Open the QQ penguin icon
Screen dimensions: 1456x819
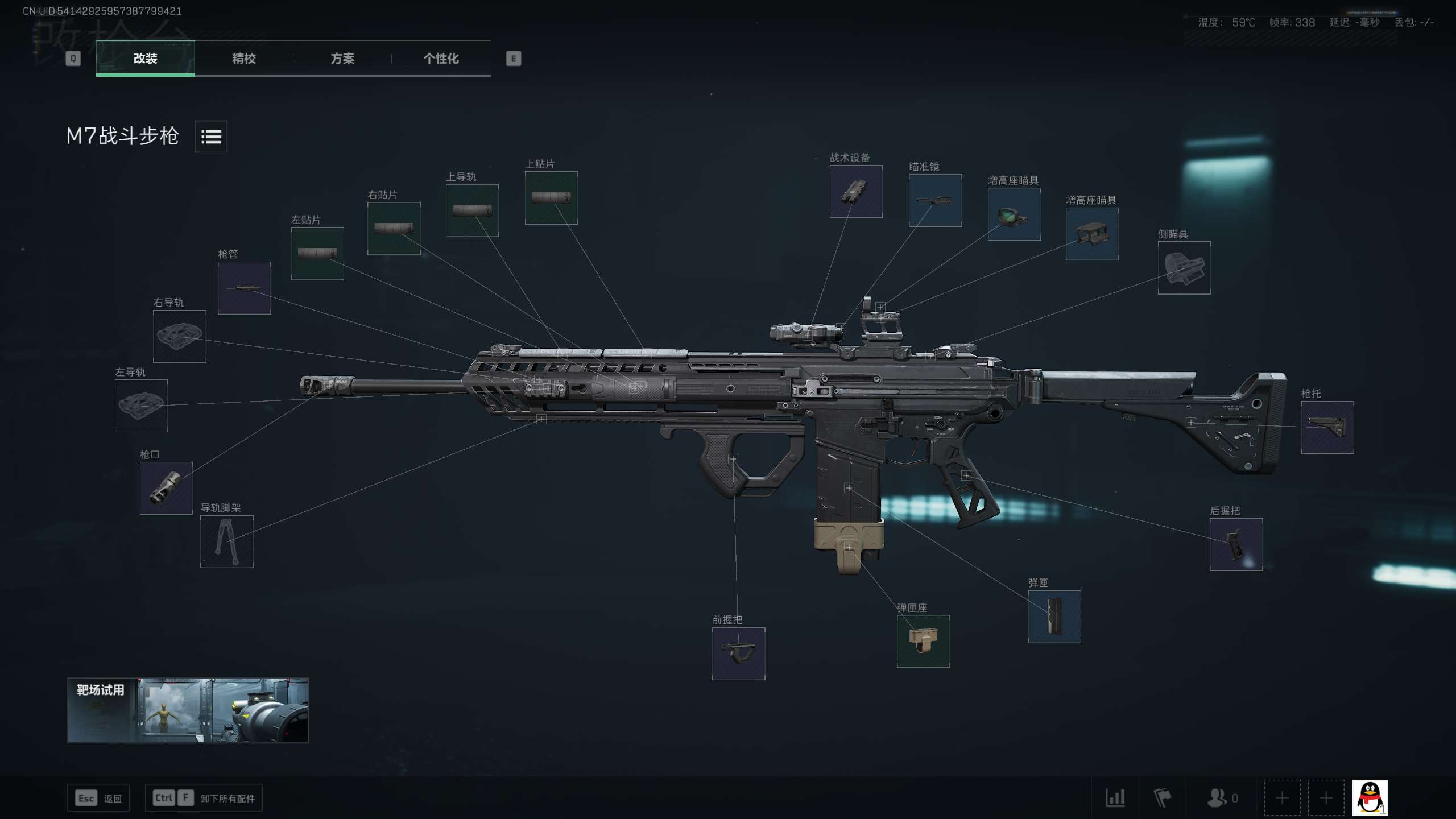click(x=1370, y=798)
